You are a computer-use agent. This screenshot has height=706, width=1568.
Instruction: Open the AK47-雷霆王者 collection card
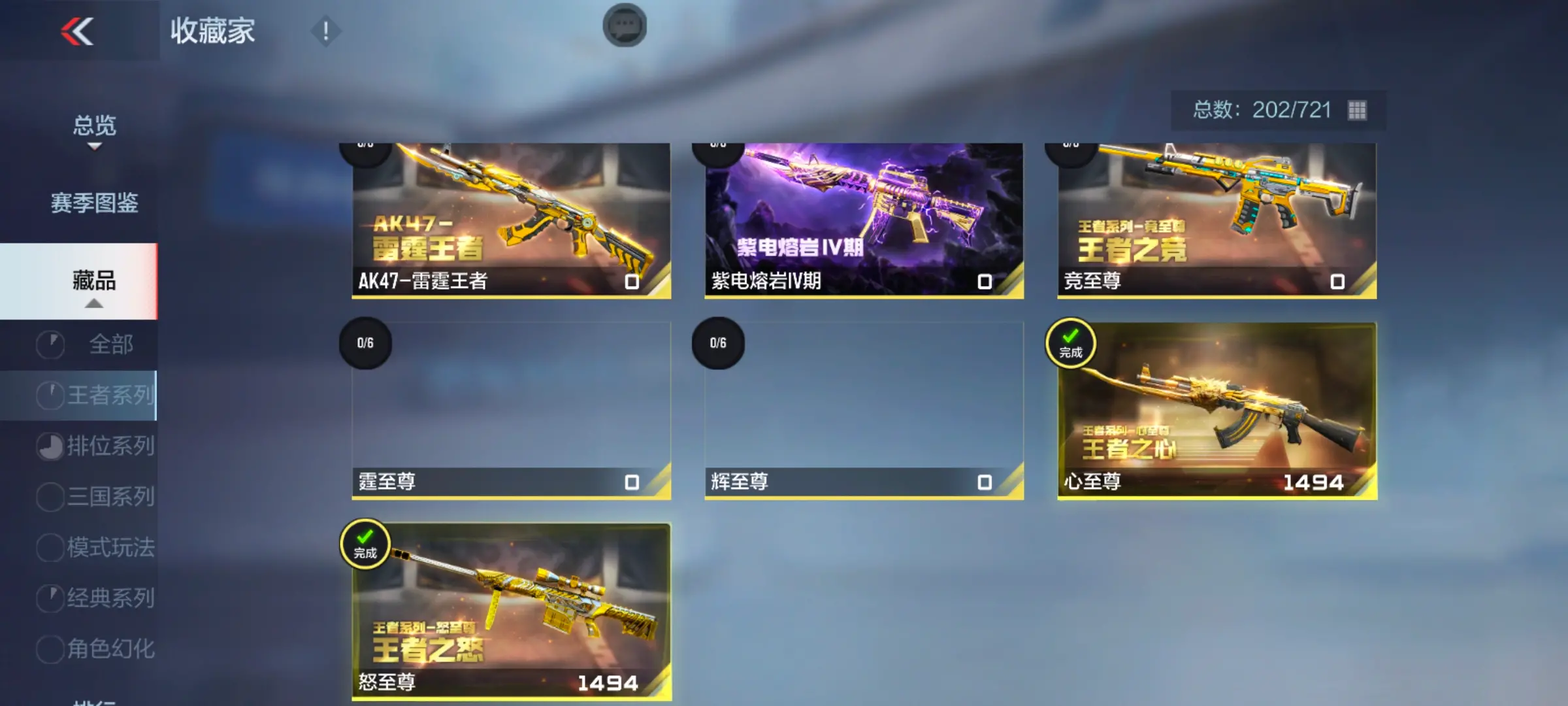click(511, 220)
